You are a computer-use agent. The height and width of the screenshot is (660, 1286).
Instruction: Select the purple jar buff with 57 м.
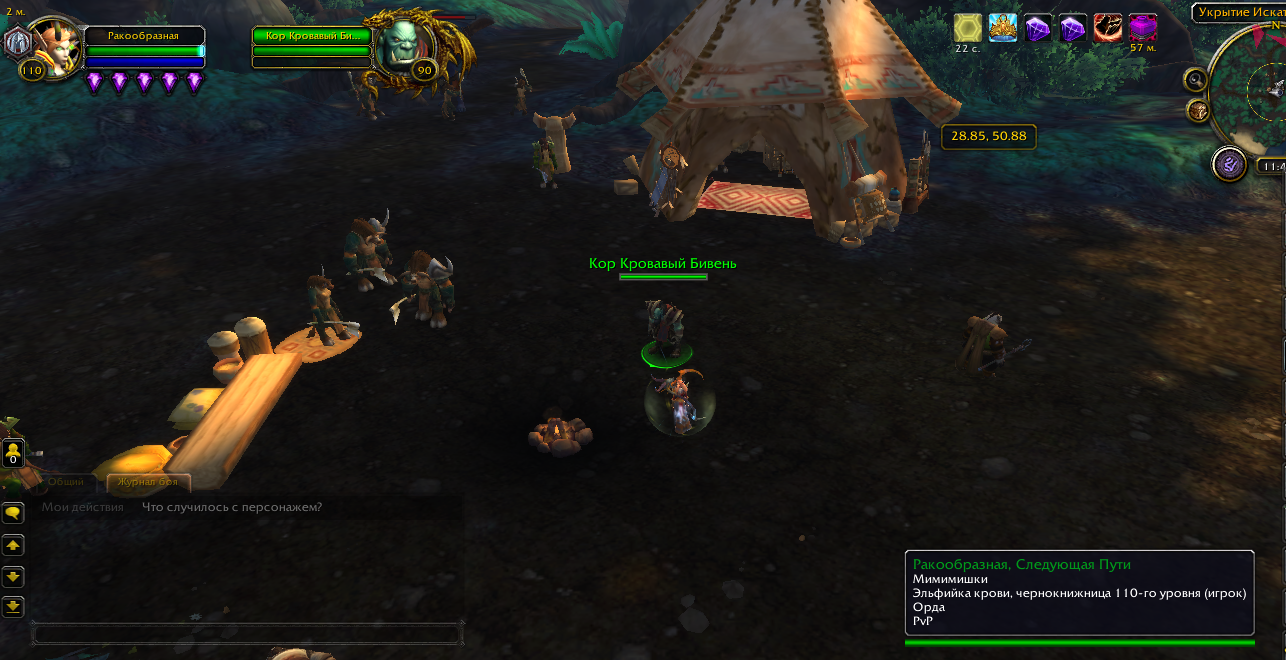point(1142,27)
